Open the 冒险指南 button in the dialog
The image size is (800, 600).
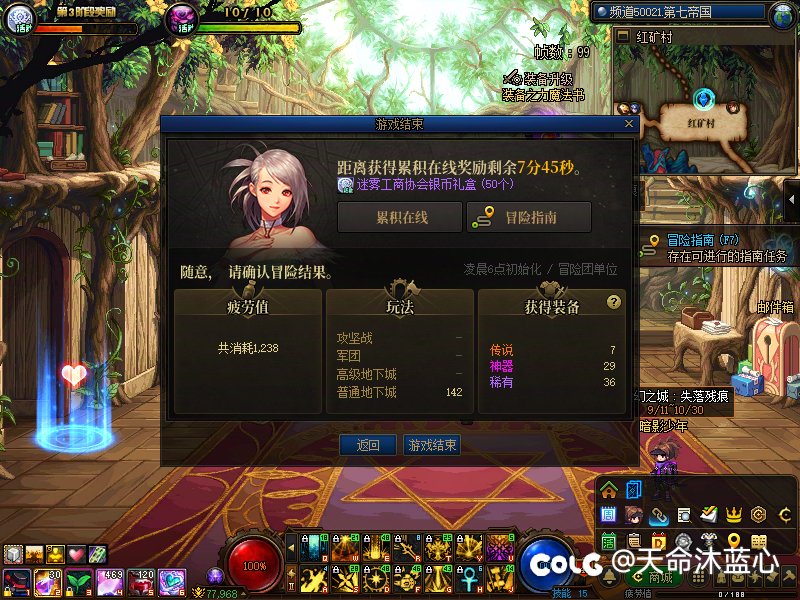(529, 217)
